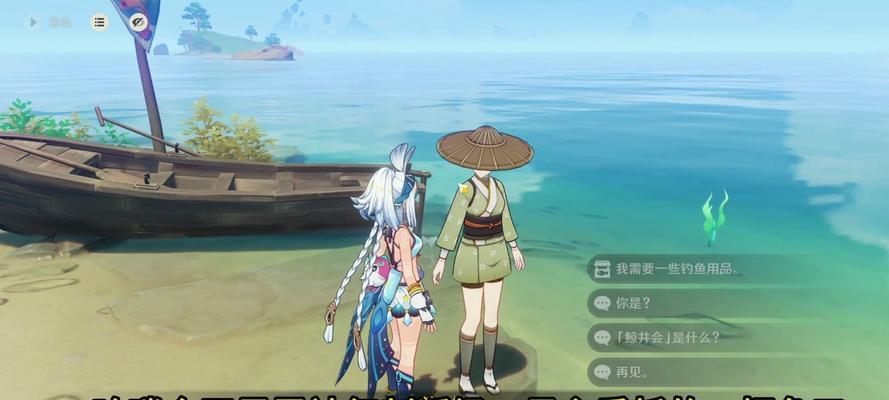Screen dimensions: 889x400
Task: Hide the interface with the eye icon
Action: click(139, 22)
